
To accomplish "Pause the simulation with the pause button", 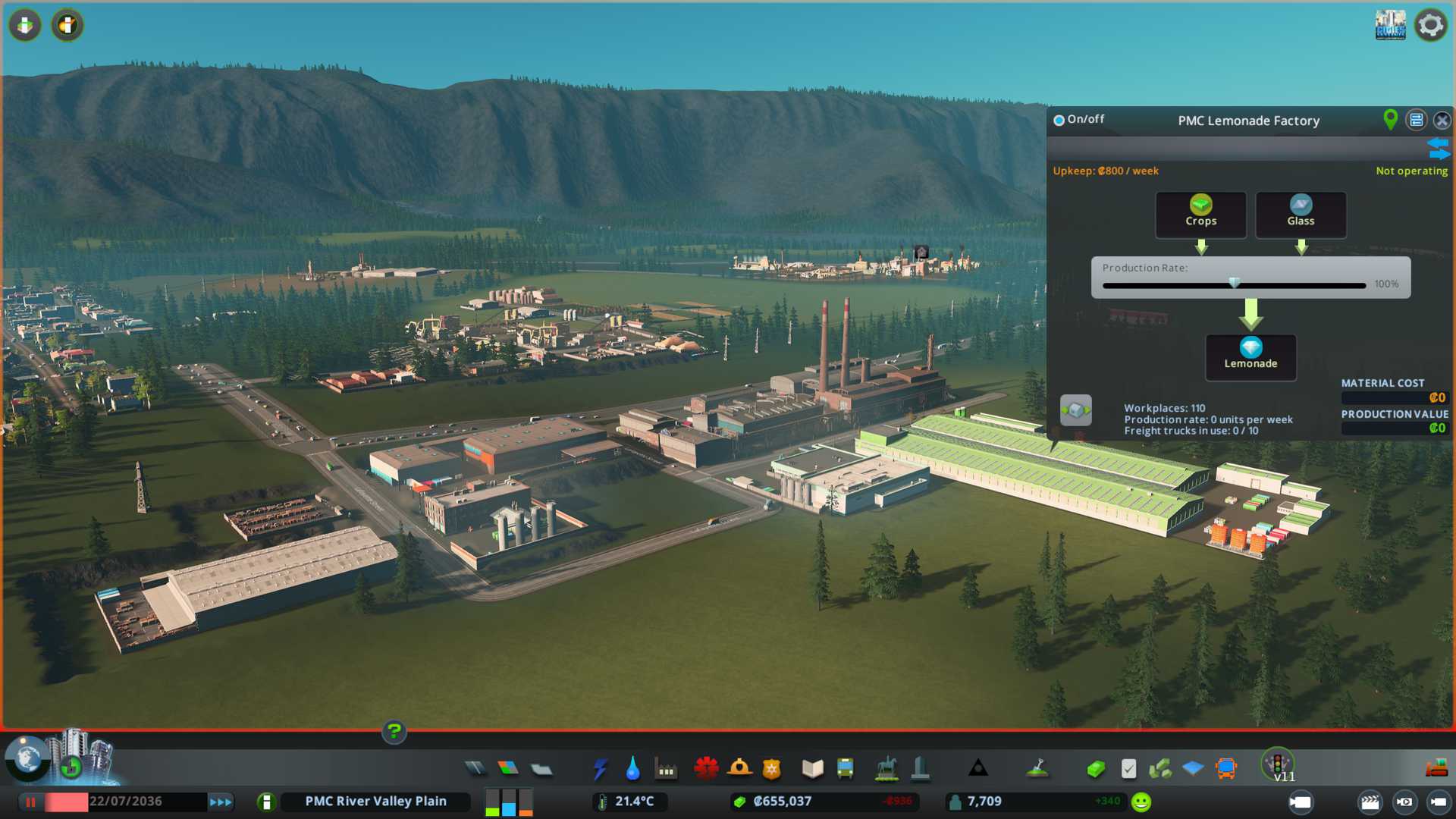I will click(31, 802).
